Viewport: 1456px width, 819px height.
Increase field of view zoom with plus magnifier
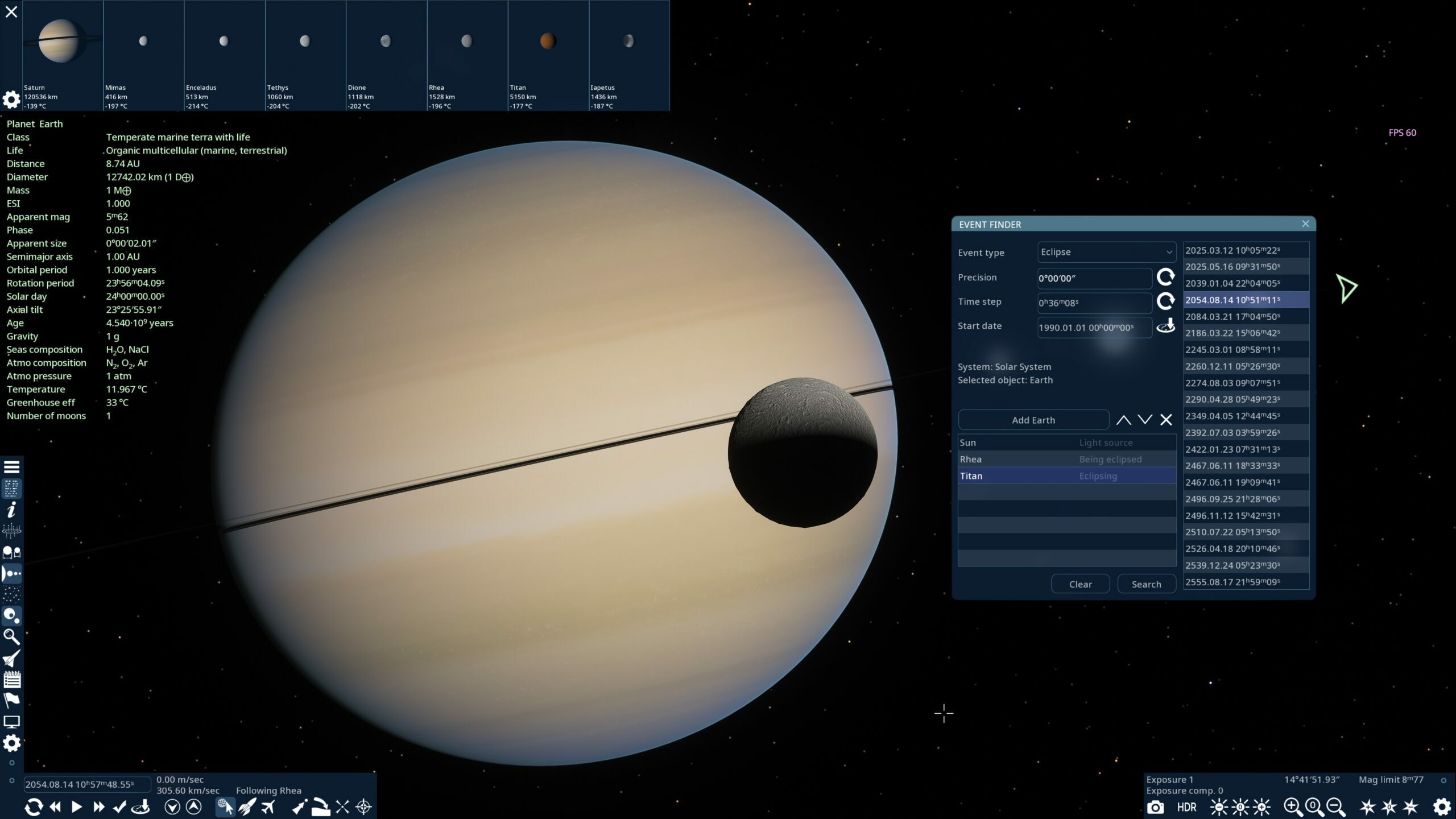[1292, 806]
